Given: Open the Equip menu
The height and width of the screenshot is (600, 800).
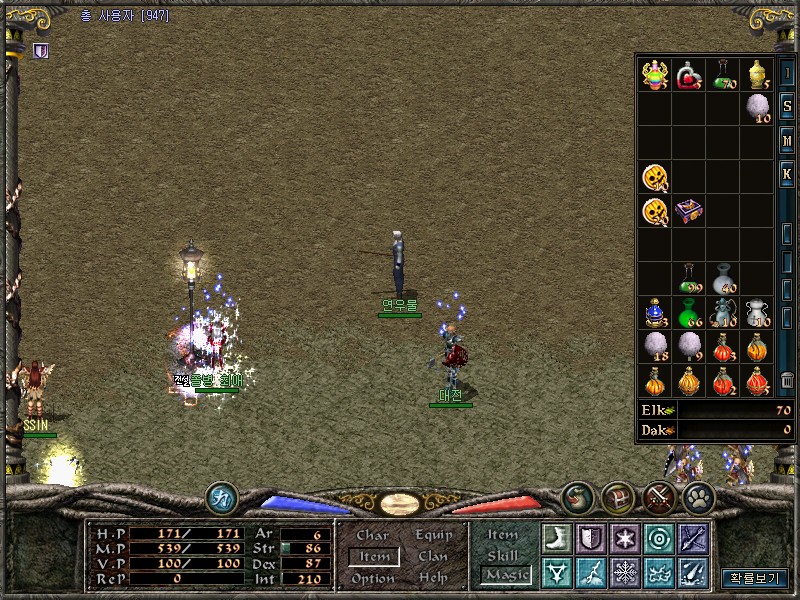Looking at the screenshot, I should click(x=433, y=535).
